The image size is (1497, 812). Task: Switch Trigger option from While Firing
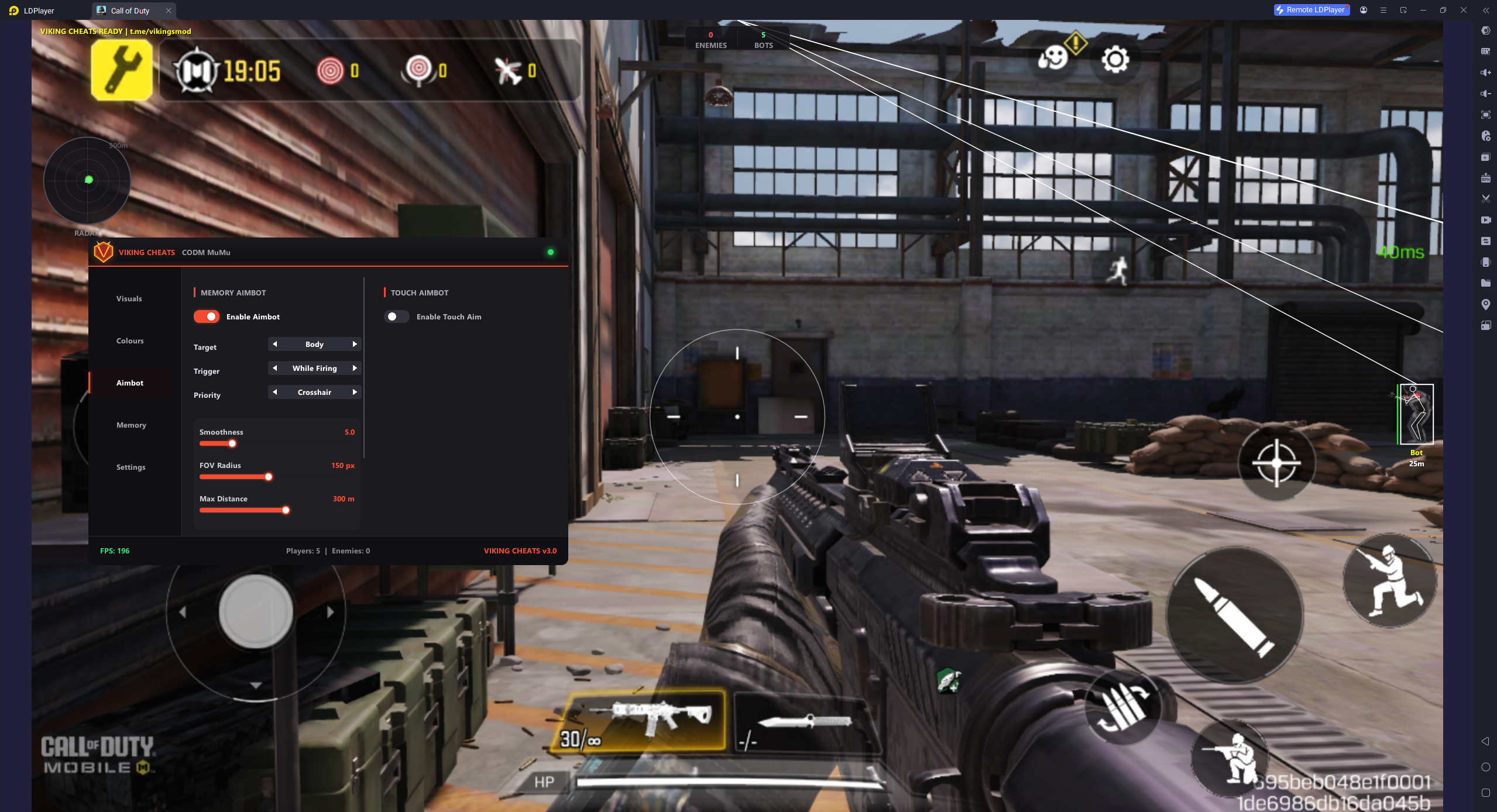tap(355, 368)
